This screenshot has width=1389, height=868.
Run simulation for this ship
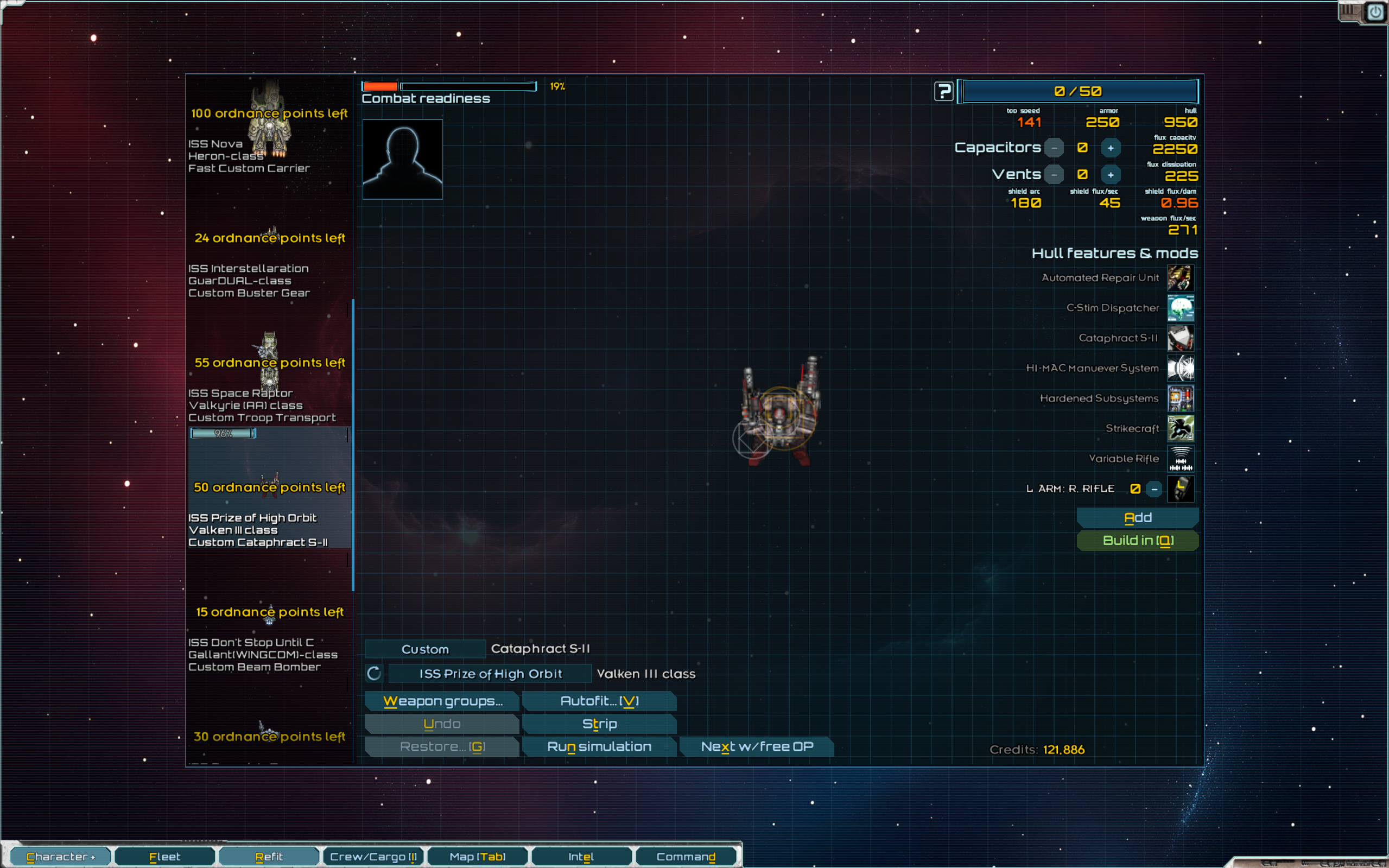tap(599, 747)
